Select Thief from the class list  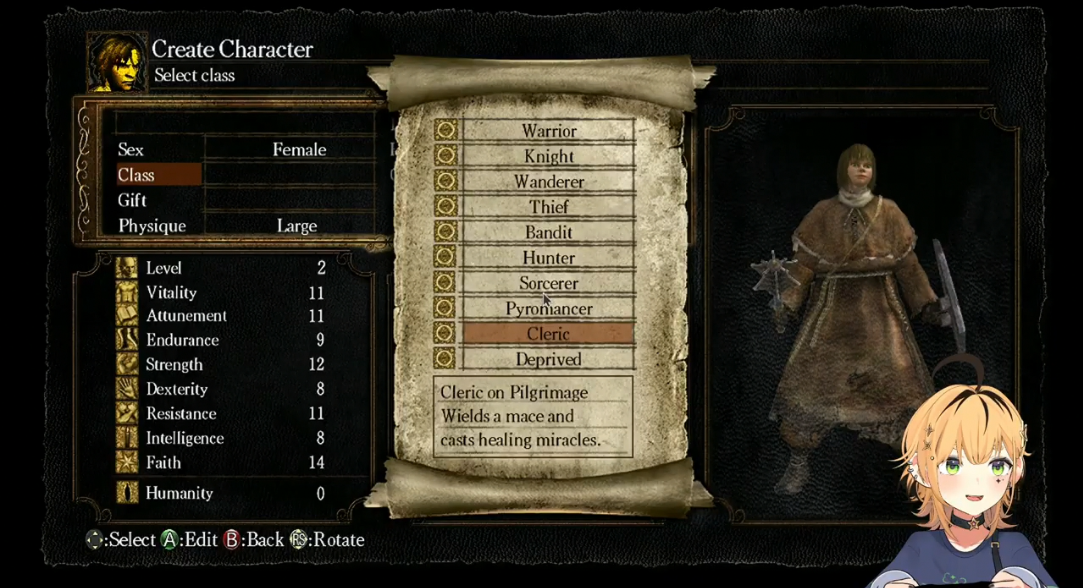pos(548,207)
